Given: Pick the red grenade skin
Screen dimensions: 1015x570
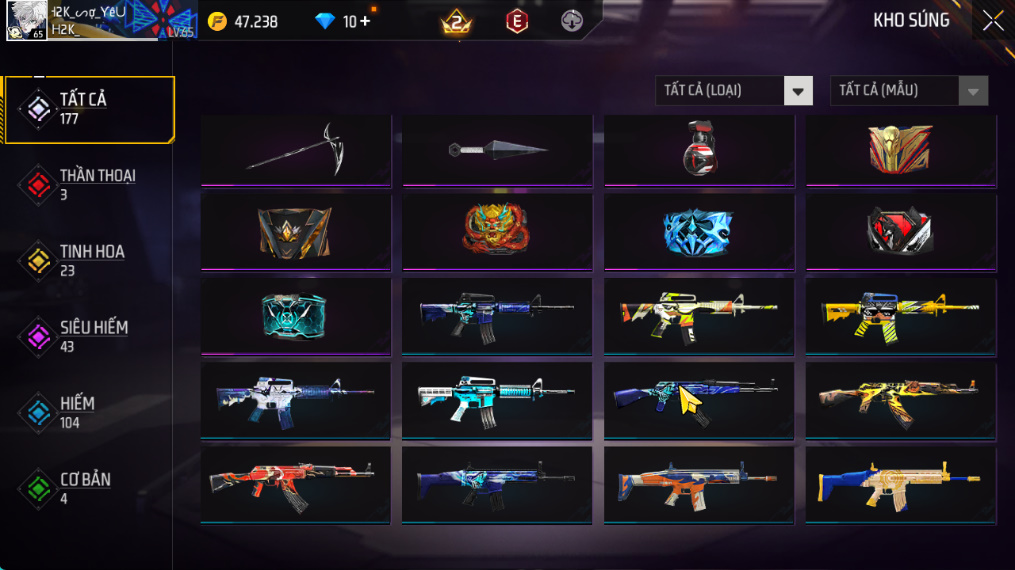Looking at the screenshot, I should (699, 149).
